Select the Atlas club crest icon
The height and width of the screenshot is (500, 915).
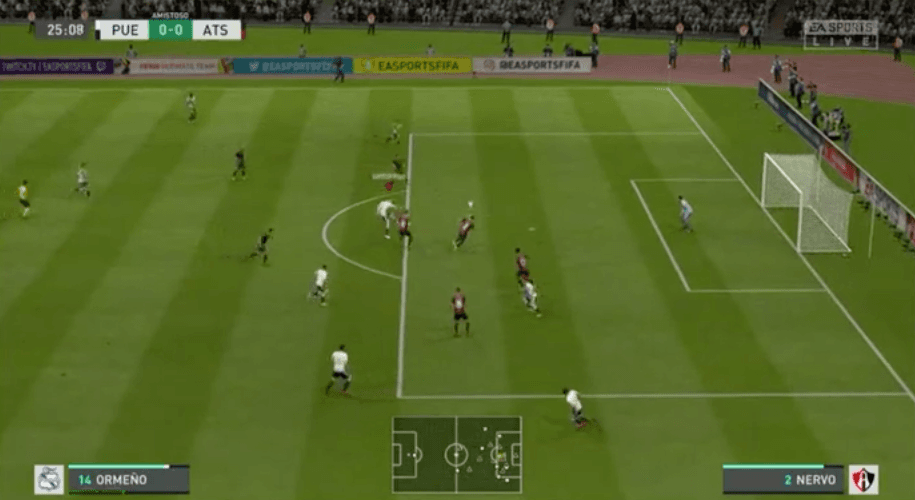click(x=863, y=479)
